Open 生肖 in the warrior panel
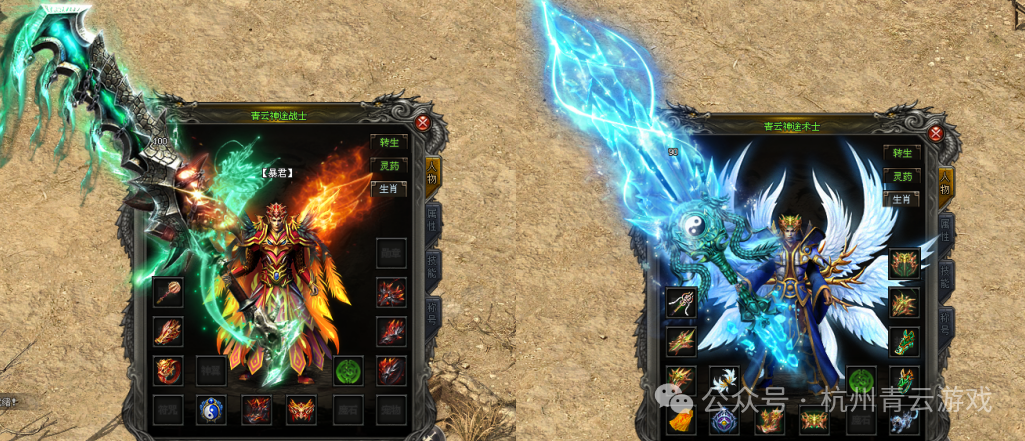 (x=388, y=188)
